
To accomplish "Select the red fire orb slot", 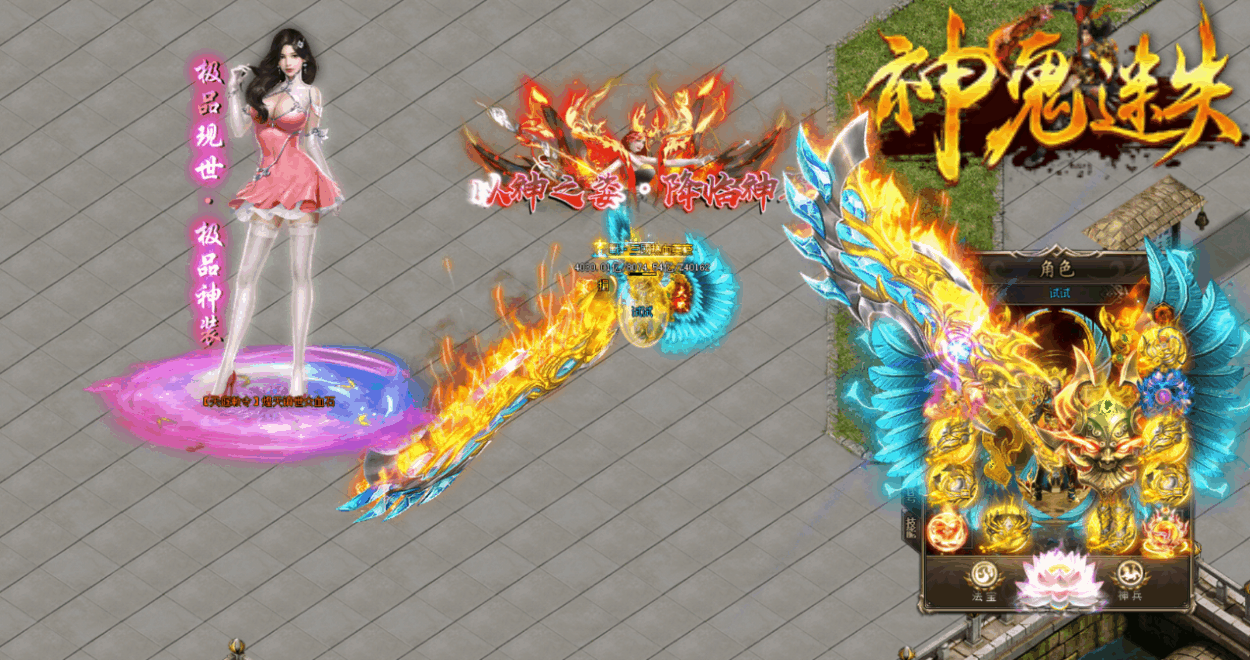I will click(947, 530).
